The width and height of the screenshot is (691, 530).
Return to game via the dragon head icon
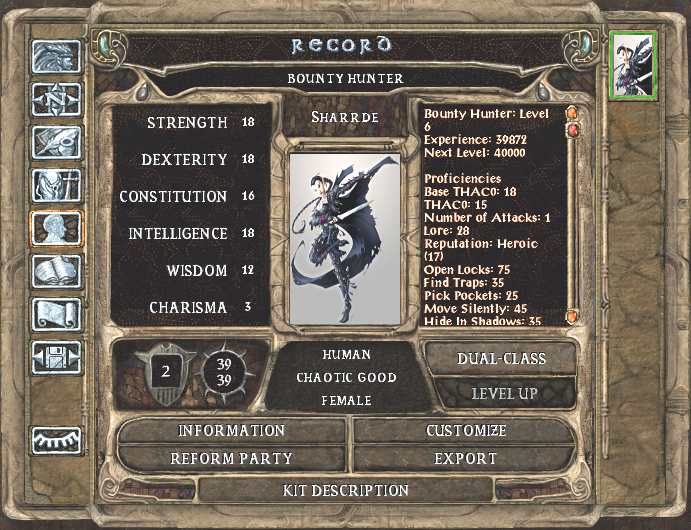pos(56,58)
